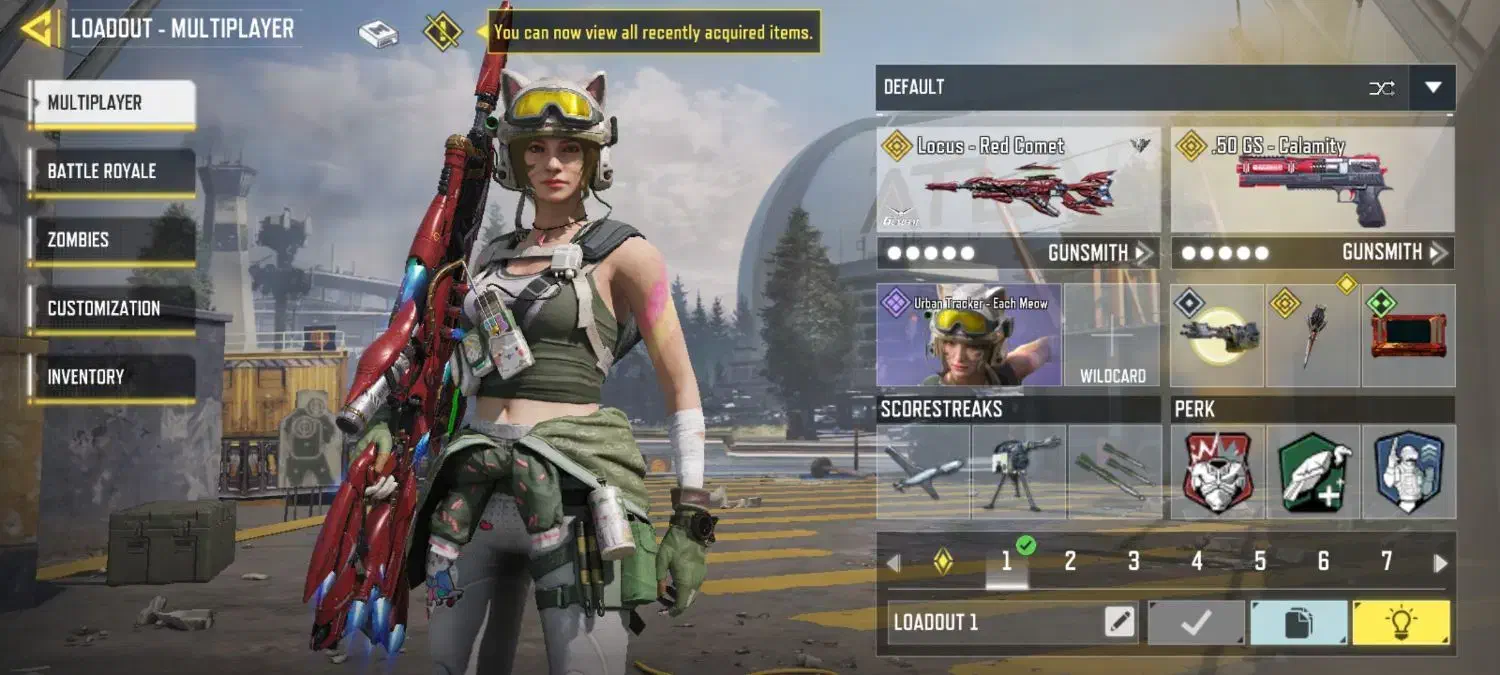The image size is (1500, 675).
Task: Rename Loadout 1 with the pencil icon
Action: [x=1120, y=622]
